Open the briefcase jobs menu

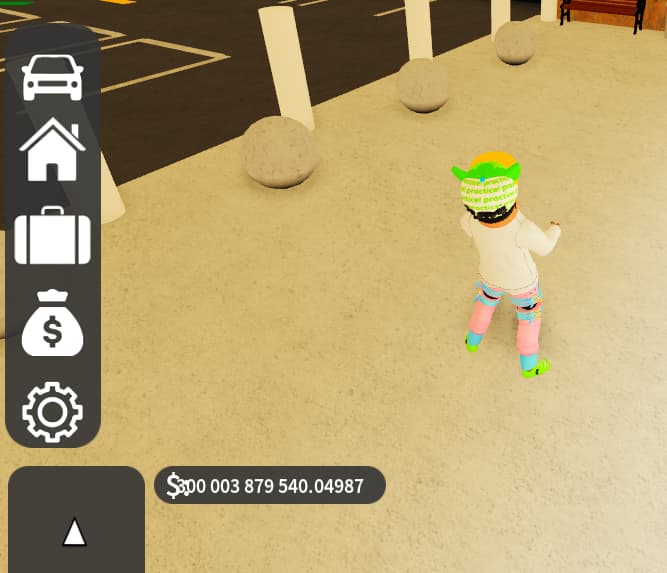(x=53, y=236)
